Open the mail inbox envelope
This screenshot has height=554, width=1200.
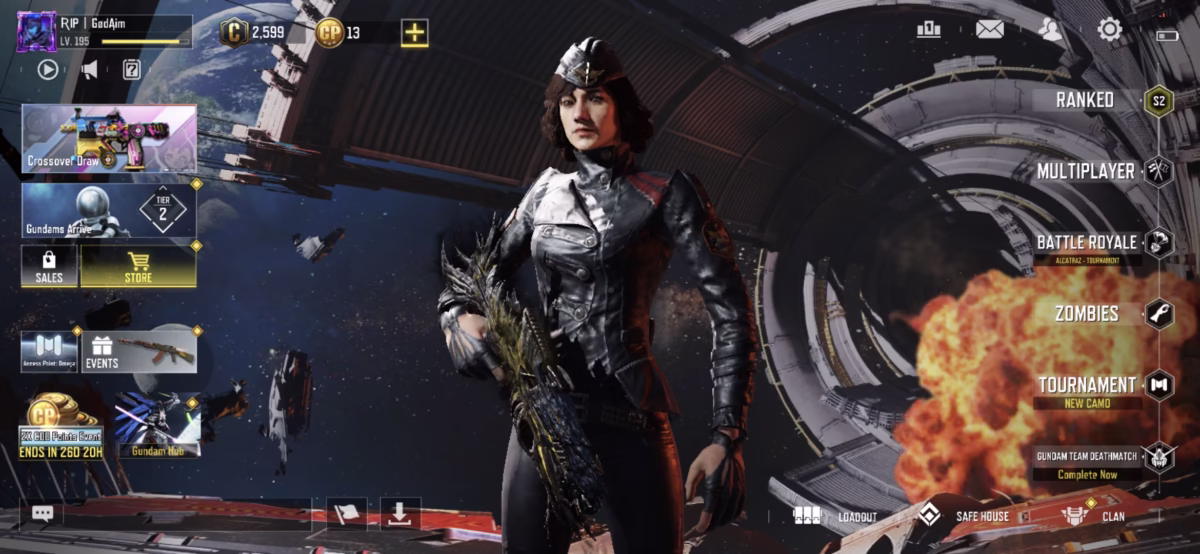click(990, 30)
